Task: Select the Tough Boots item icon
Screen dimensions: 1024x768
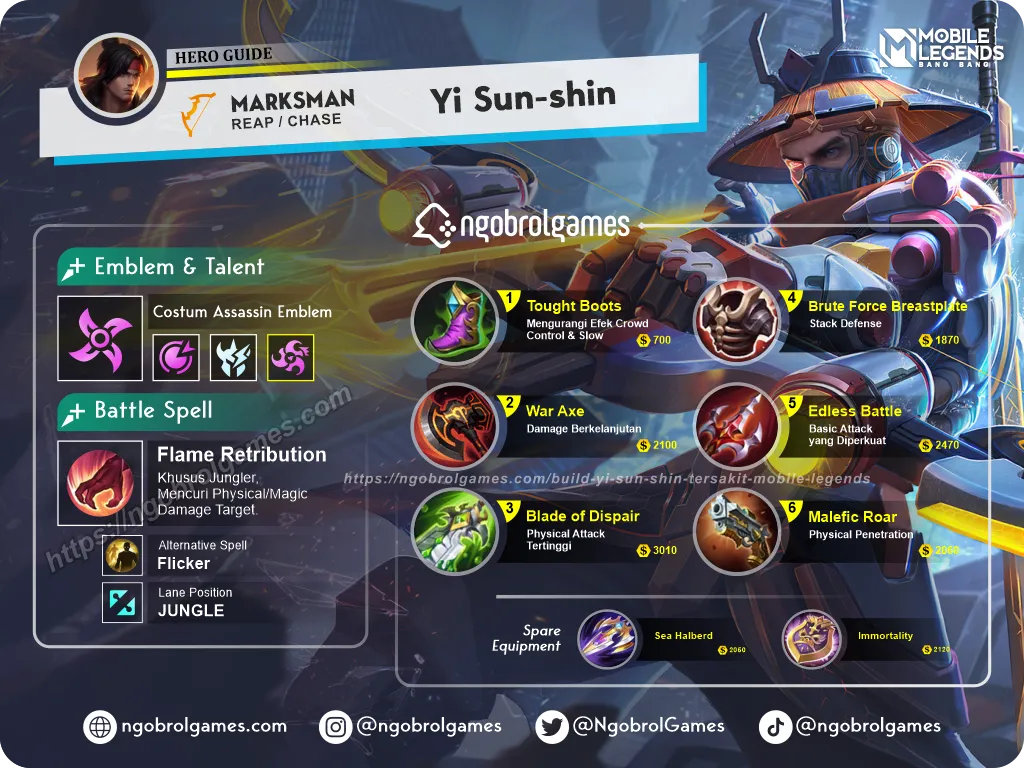Action: coord(454,322)
